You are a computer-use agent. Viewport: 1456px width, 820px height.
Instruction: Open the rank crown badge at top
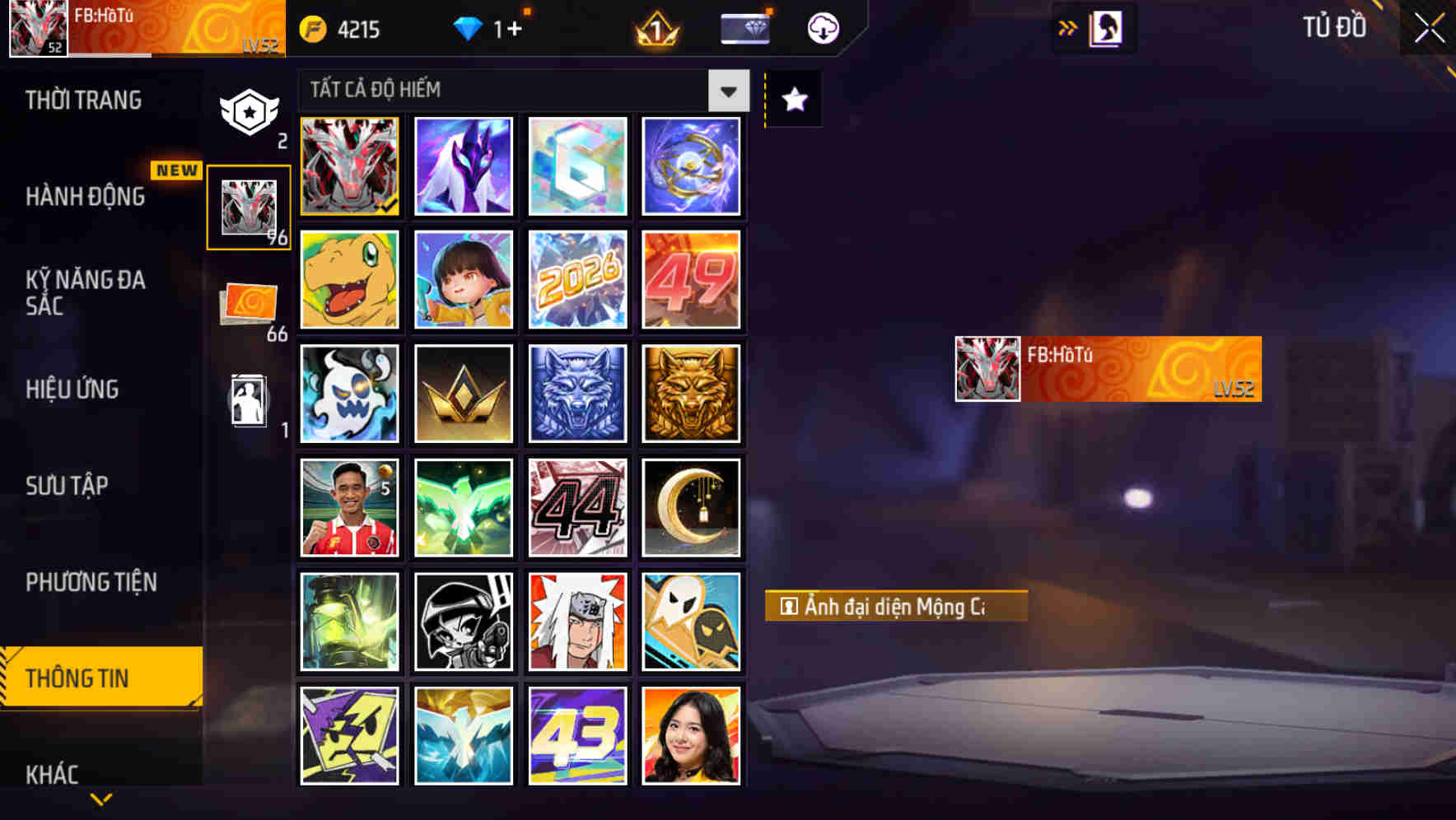click(x=653, y=27)
